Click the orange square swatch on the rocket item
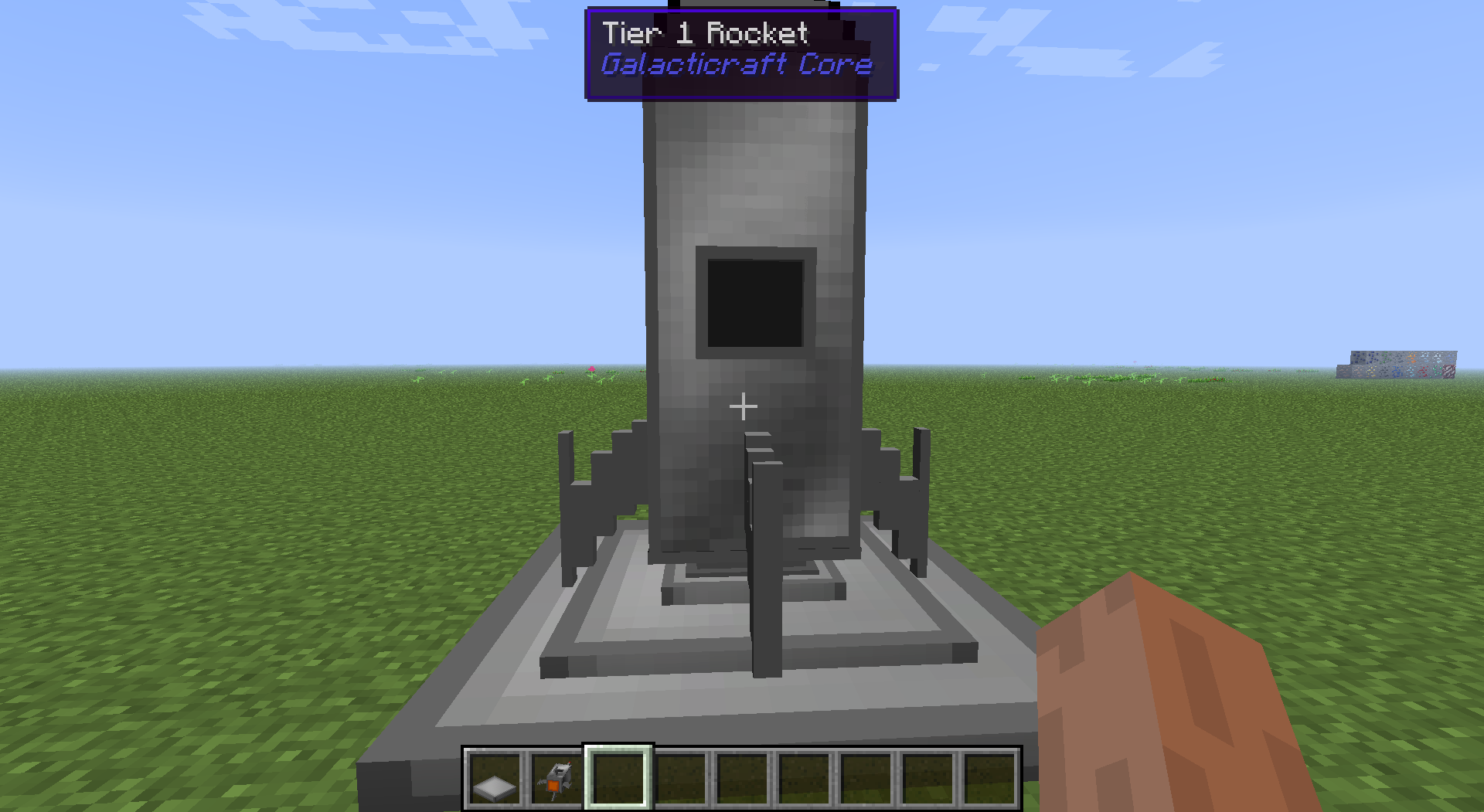Viewport: 1484px width, 812px height. [x=553, y=786]
